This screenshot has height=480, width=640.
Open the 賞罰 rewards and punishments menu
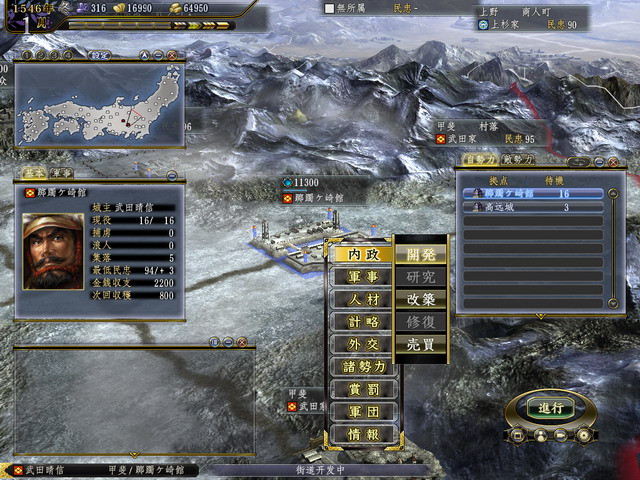[x=360, y=388]
